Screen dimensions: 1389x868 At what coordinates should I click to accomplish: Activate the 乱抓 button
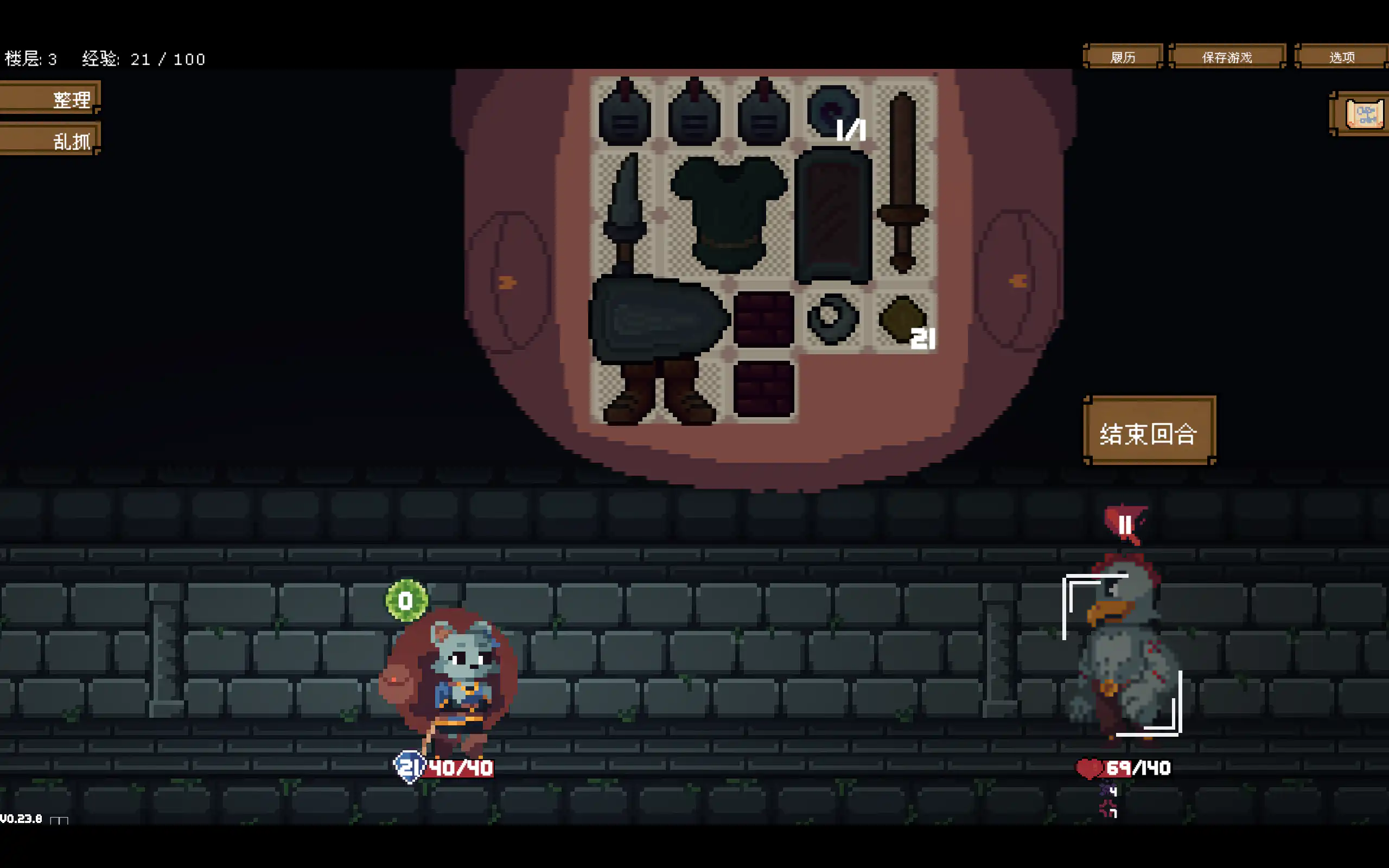[50, 139]
